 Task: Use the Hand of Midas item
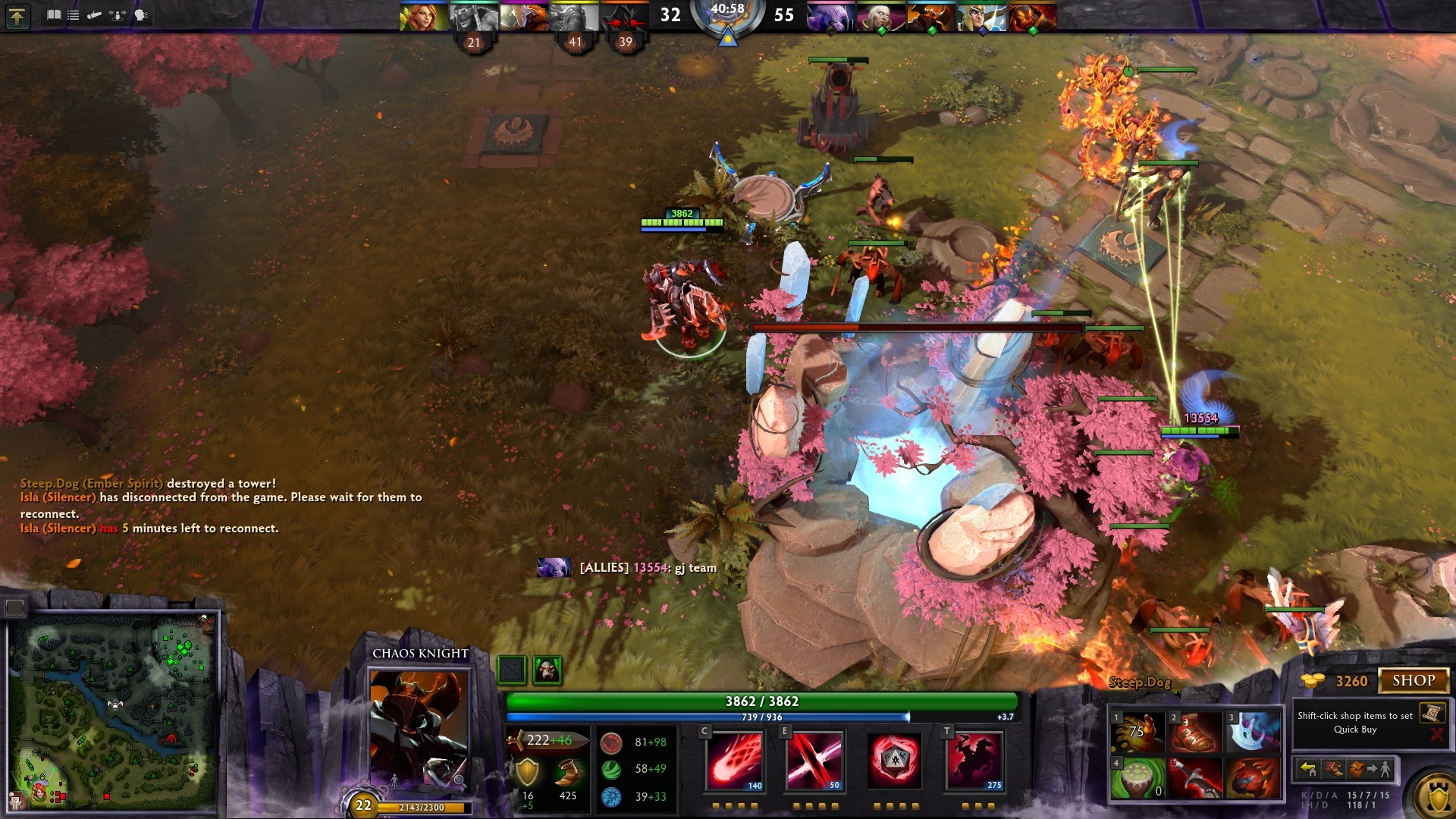[x=1137, y=732]
